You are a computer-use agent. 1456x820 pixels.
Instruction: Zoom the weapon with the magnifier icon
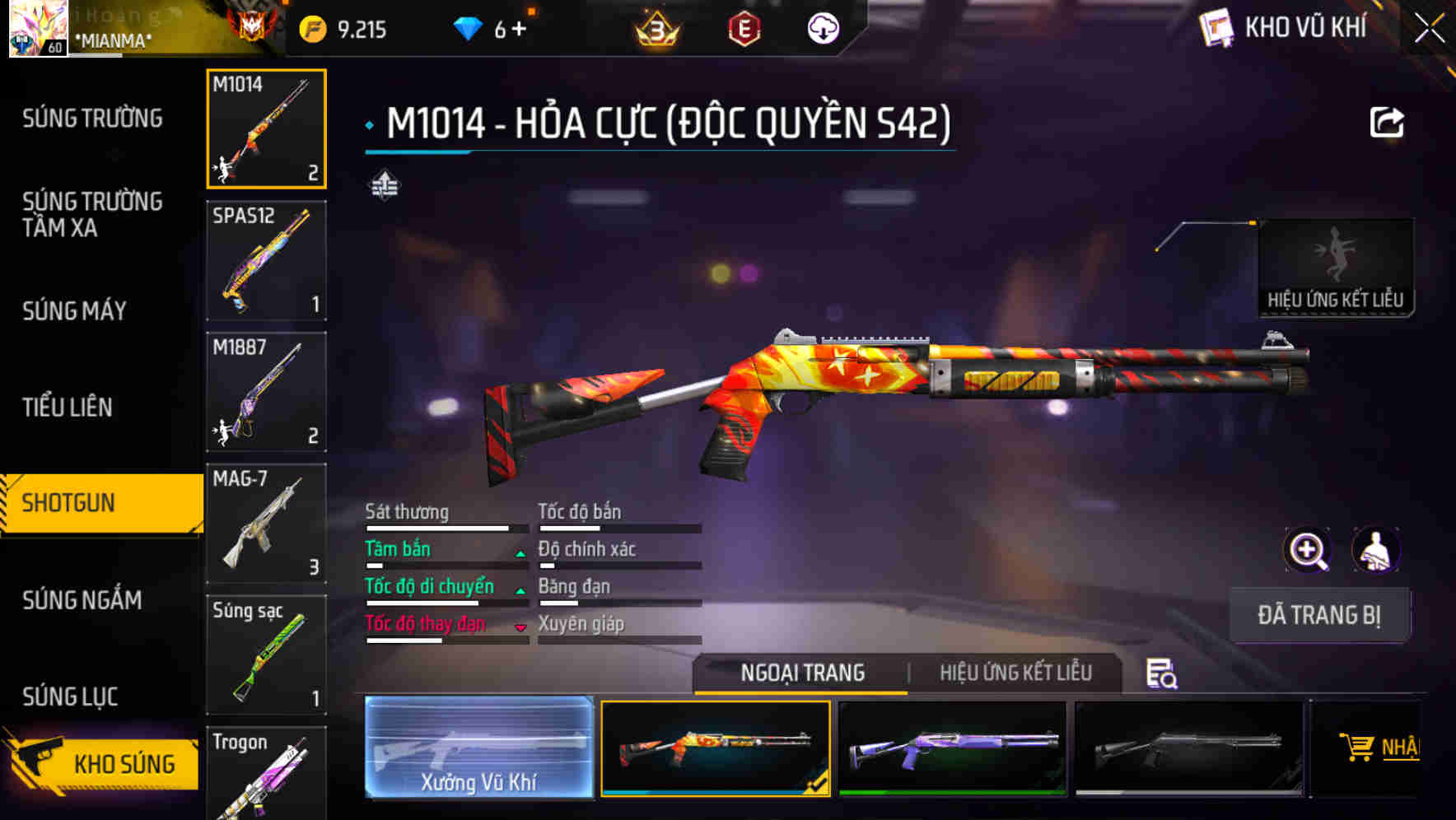(x=1306, y=550)
